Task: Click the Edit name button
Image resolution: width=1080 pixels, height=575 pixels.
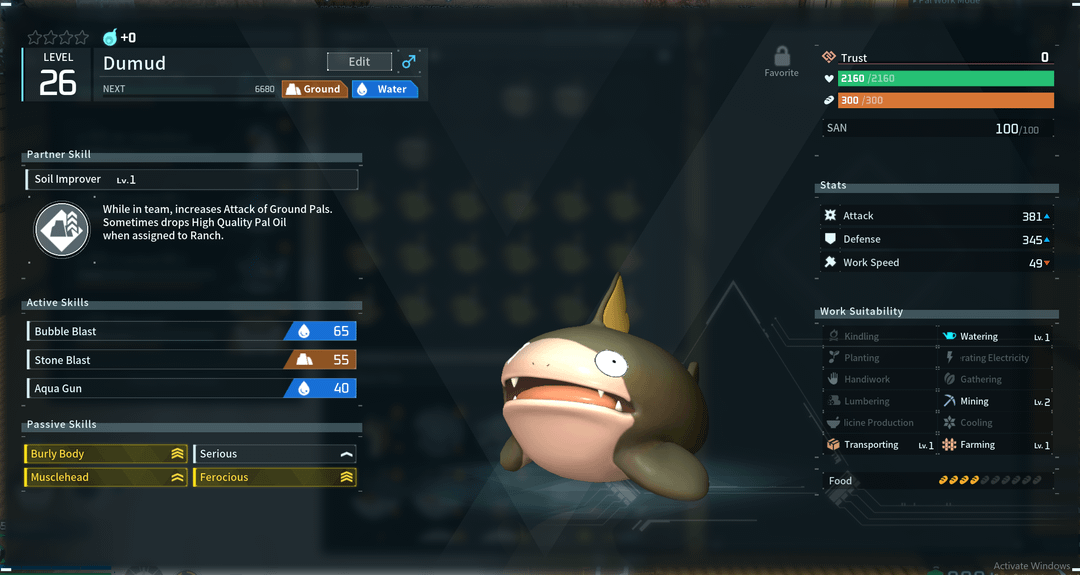Action: (359, 62)
